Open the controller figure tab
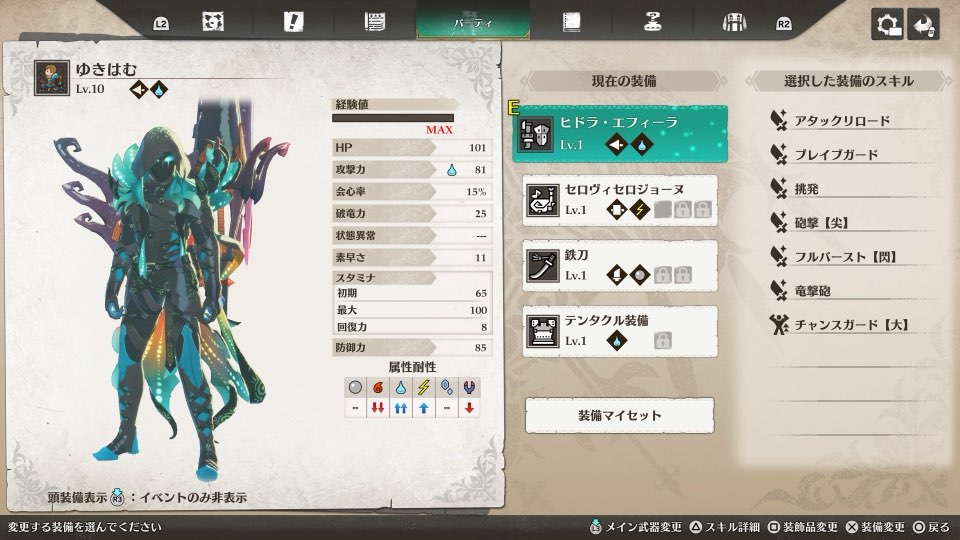 [653, 22]
